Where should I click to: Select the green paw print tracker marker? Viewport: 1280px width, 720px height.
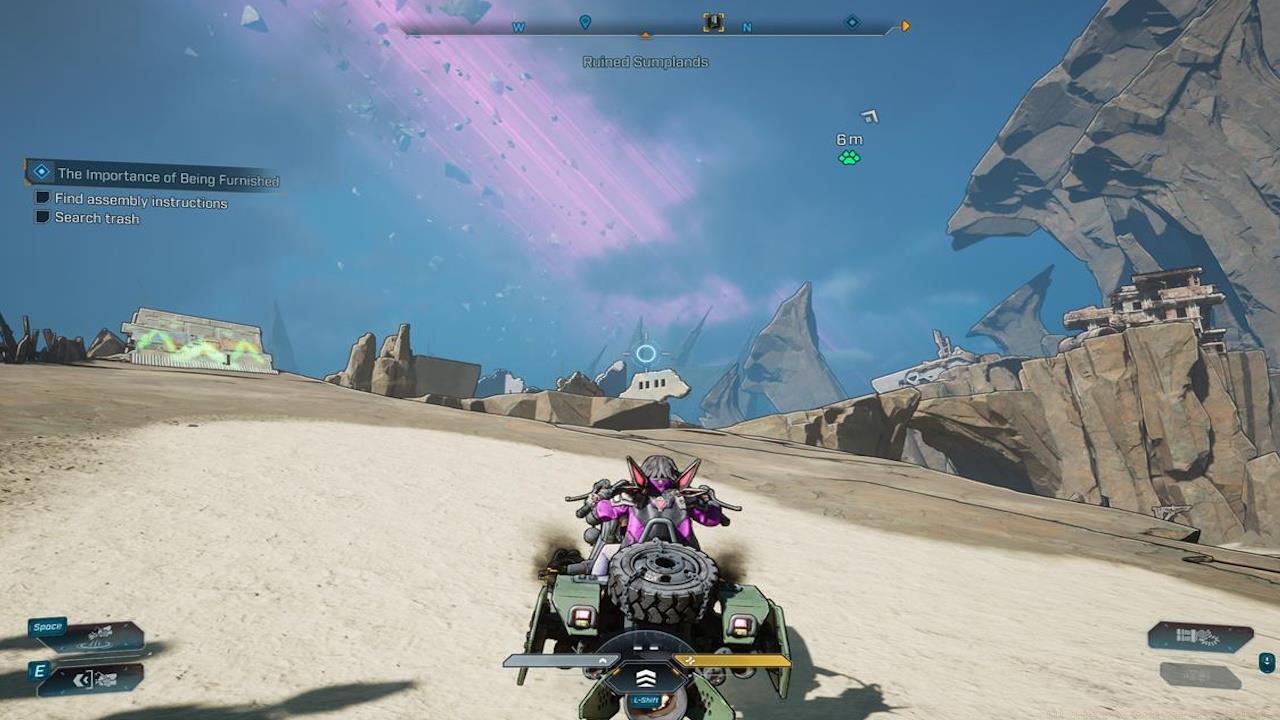click(x=848, y=155)
